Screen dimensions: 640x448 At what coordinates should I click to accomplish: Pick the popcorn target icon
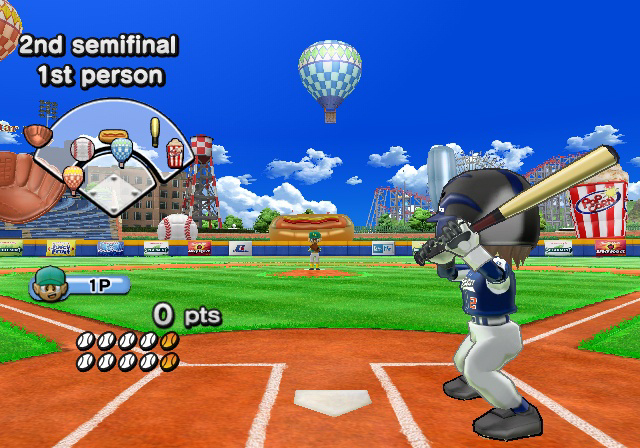point(176,152)
